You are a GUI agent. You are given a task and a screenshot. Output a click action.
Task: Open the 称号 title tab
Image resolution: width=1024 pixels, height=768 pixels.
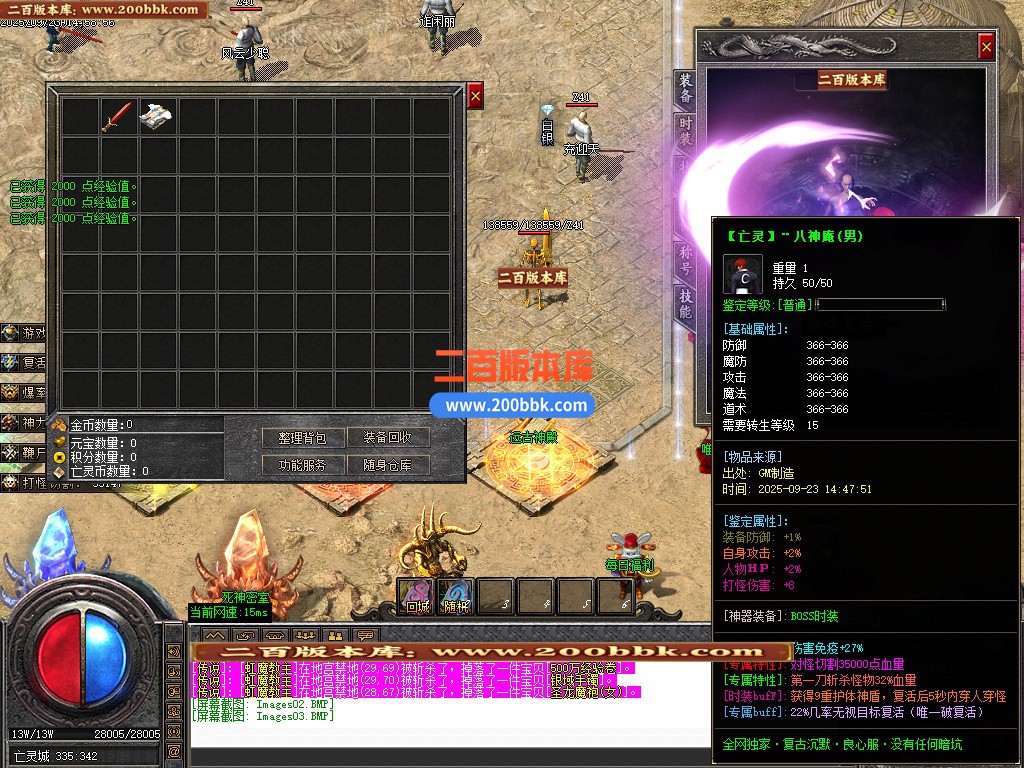[x=685, y=257]
